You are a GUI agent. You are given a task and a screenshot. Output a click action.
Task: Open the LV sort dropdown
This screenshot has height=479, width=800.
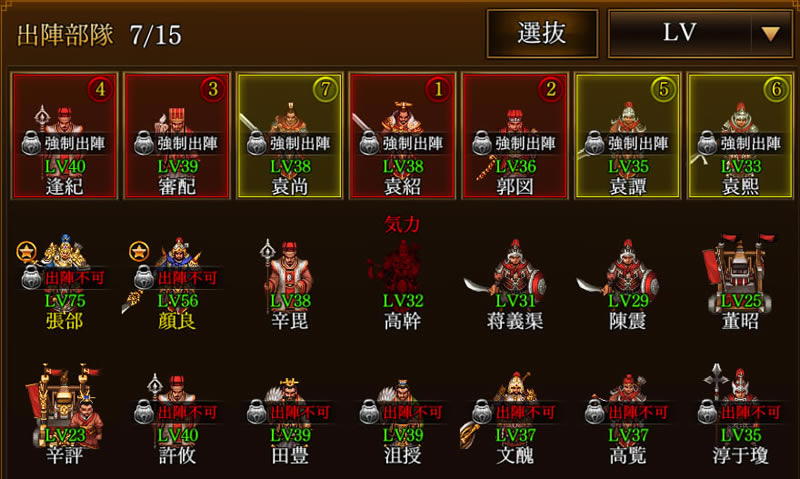coord(698,34)
